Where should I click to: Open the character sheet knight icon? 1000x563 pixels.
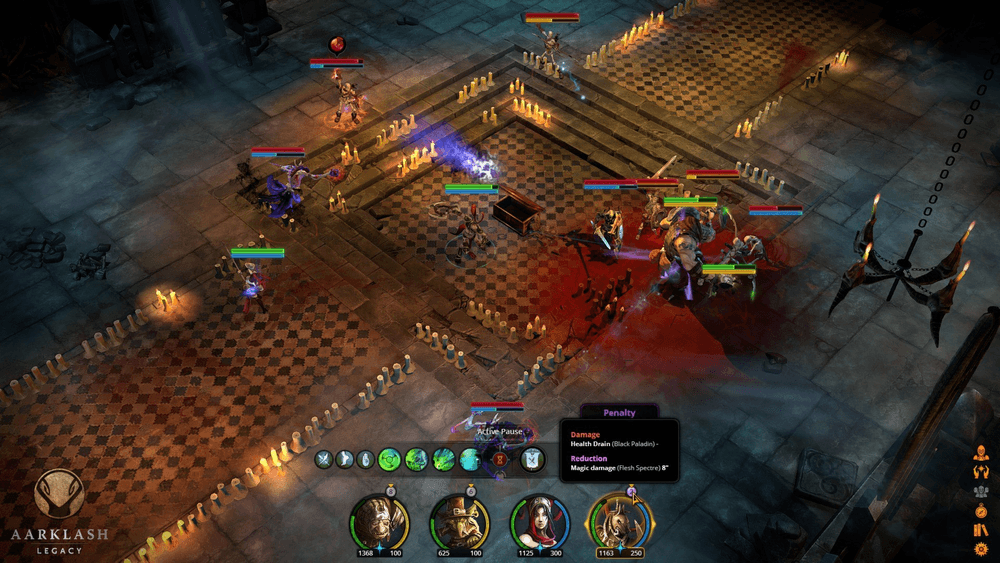(x=981, y=452)
